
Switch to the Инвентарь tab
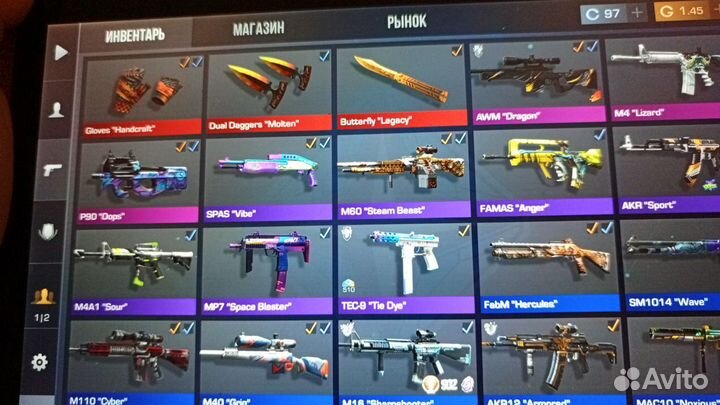[x=134, y=33]
